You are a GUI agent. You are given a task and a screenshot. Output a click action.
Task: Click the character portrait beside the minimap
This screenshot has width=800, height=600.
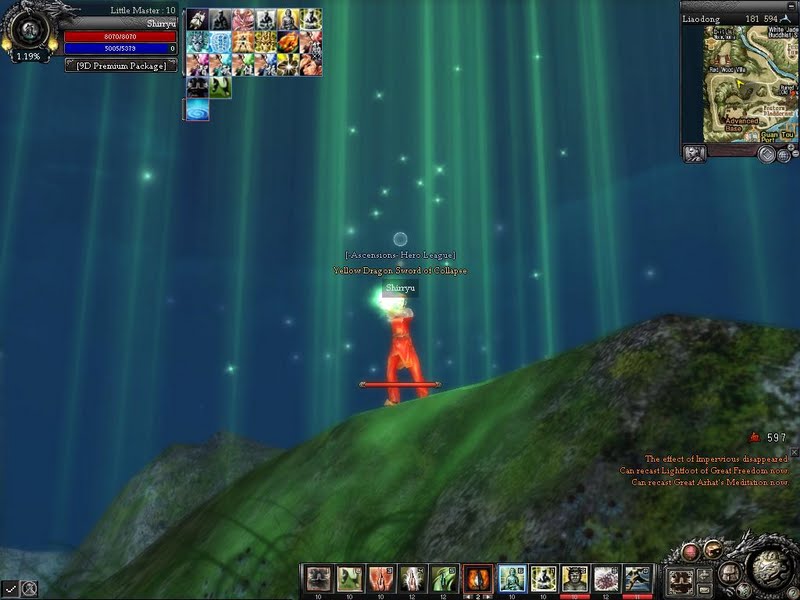[x=695, y=153]
